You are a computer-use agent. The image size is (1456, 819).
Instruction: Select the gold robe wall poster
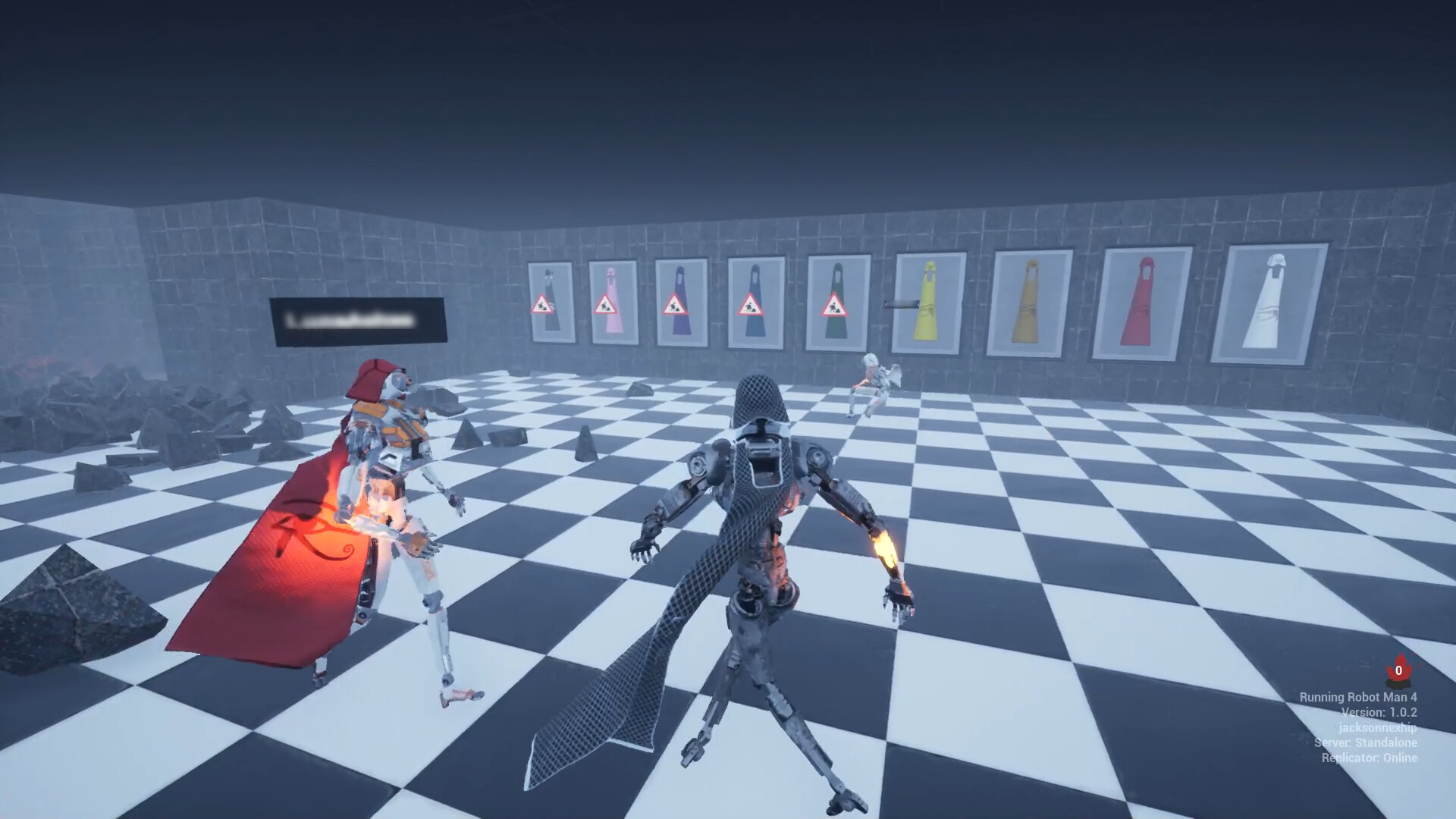[x=1031, y=303]
